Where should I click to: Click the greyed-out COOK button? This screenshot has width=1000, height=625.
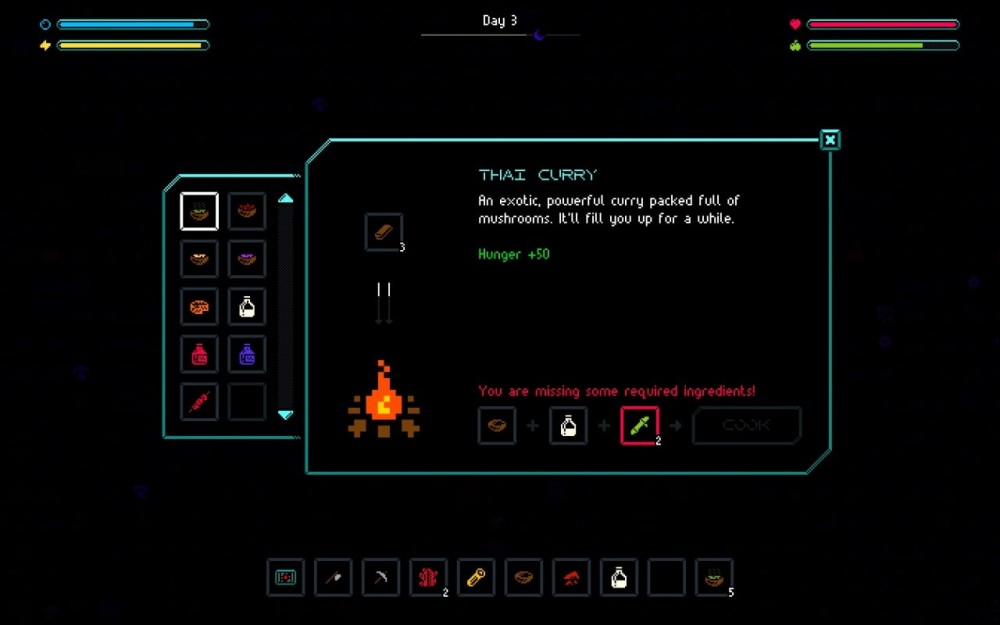tap(746, 425)
